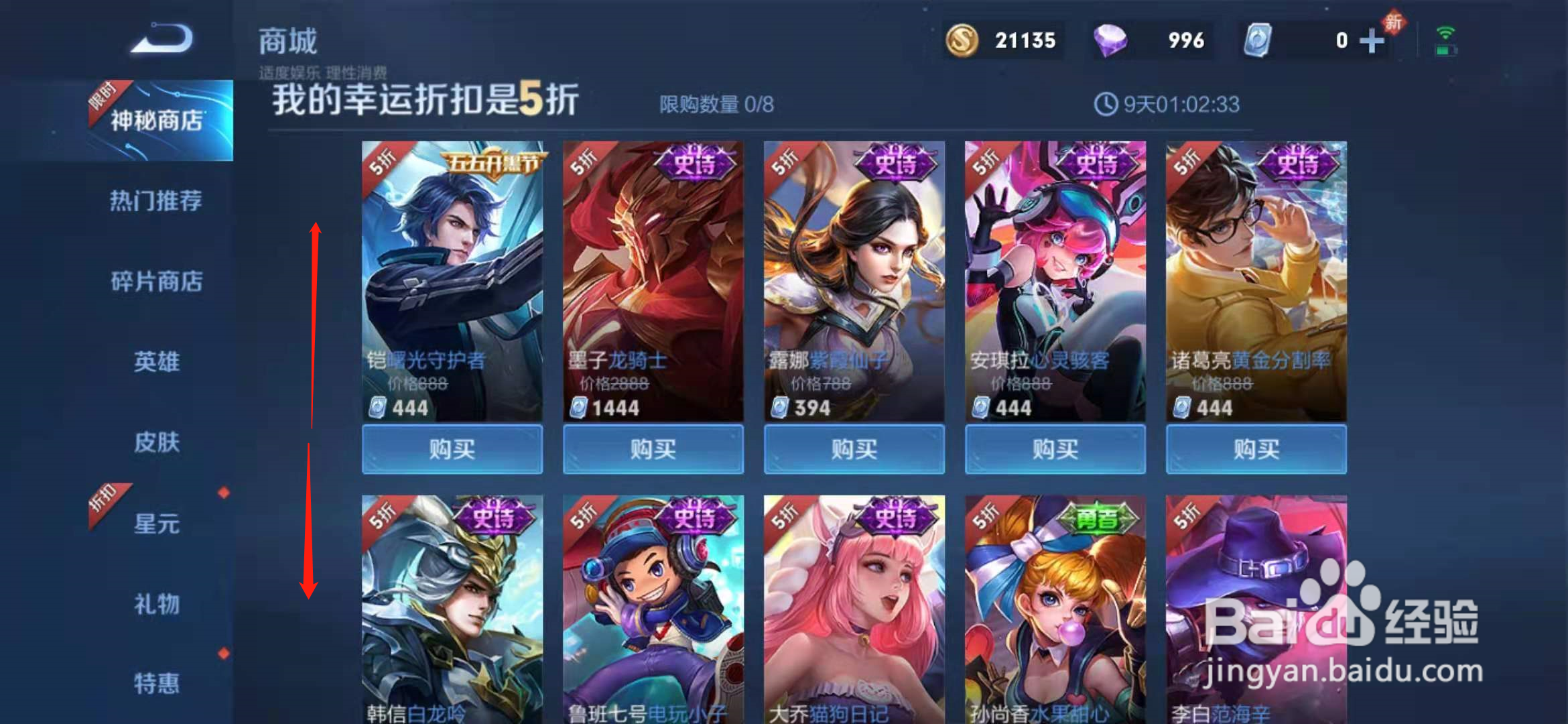Image resolution: width=1568 pixels, height=724 pixels.
Task: Click 购买 under 露娜紫霞仙子
Action: click(x=854, y=450)
